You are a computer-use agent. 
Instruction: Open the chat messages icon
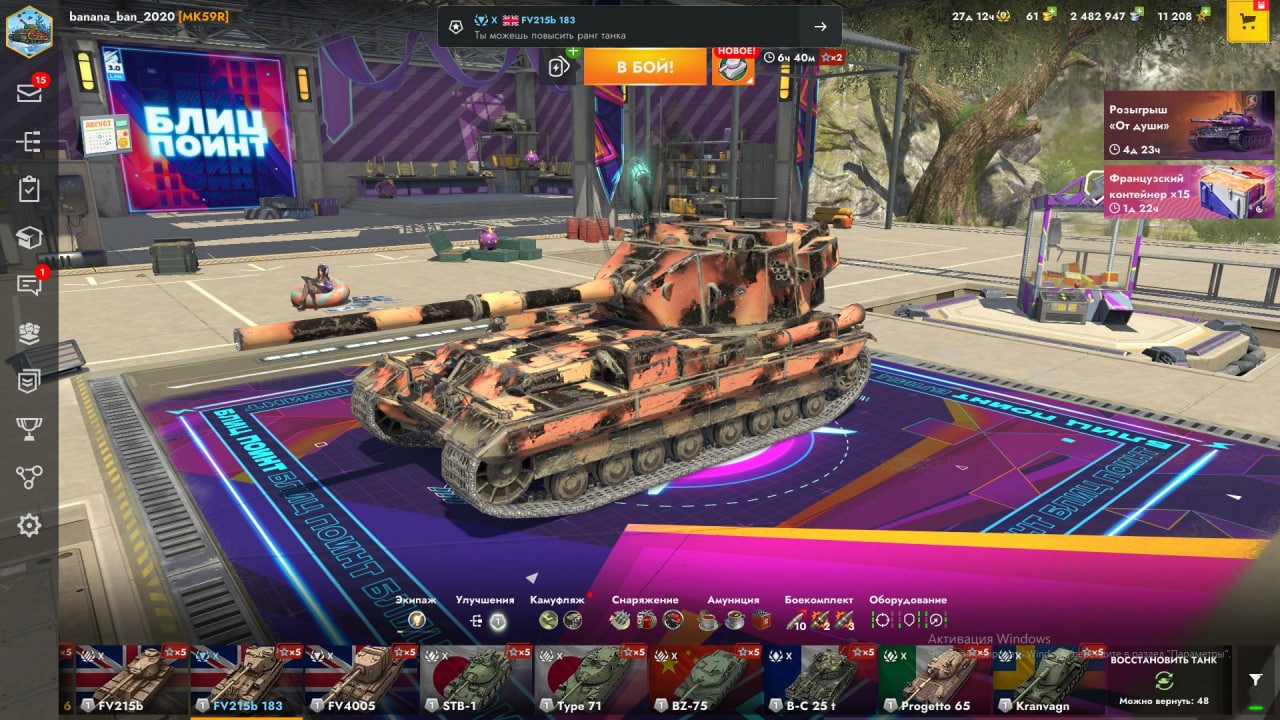(x=29, y=285)
